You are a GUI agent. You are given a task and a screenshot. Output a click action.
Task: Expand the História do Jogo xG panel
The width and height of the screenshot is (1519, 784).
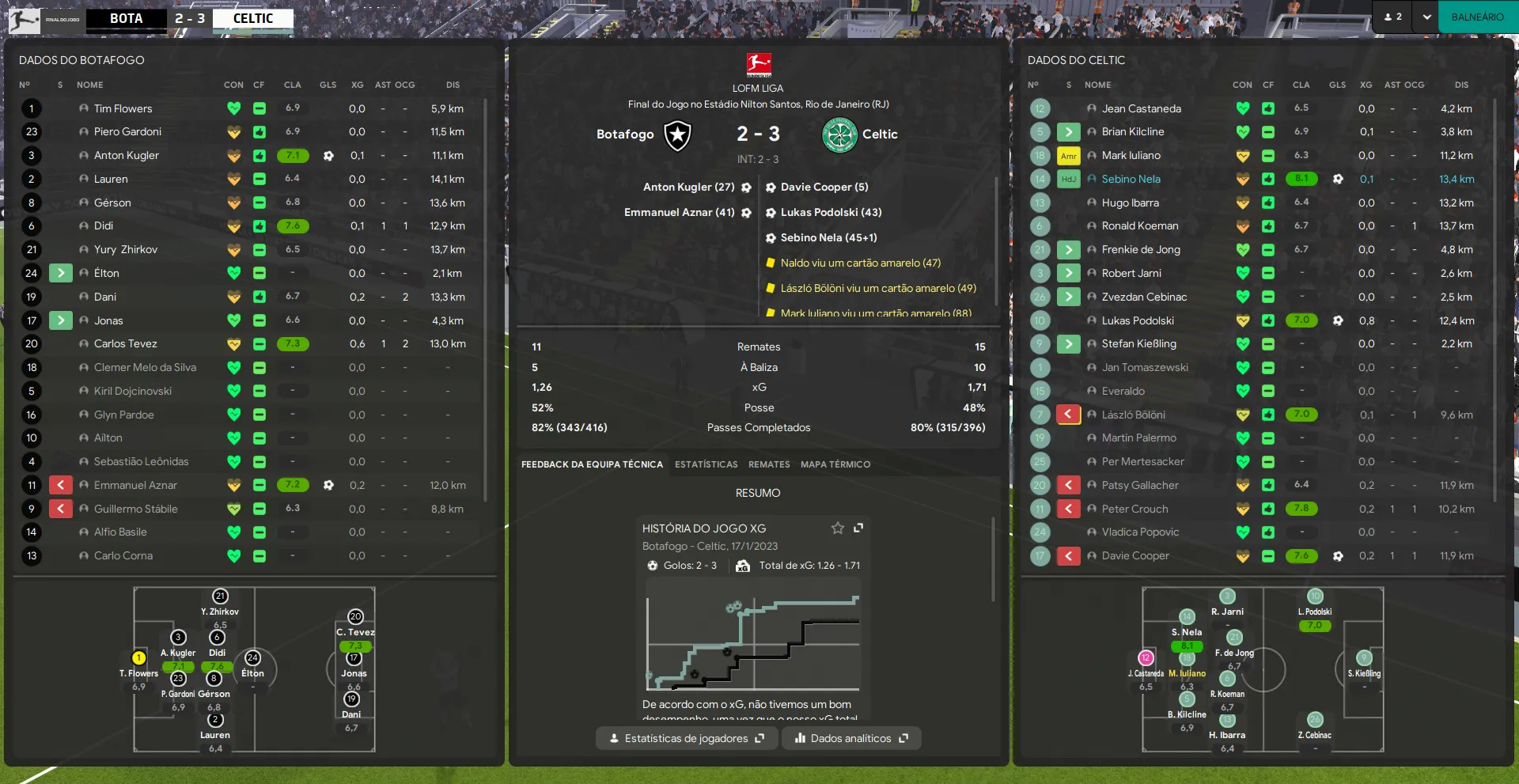[x=858, y=528]
